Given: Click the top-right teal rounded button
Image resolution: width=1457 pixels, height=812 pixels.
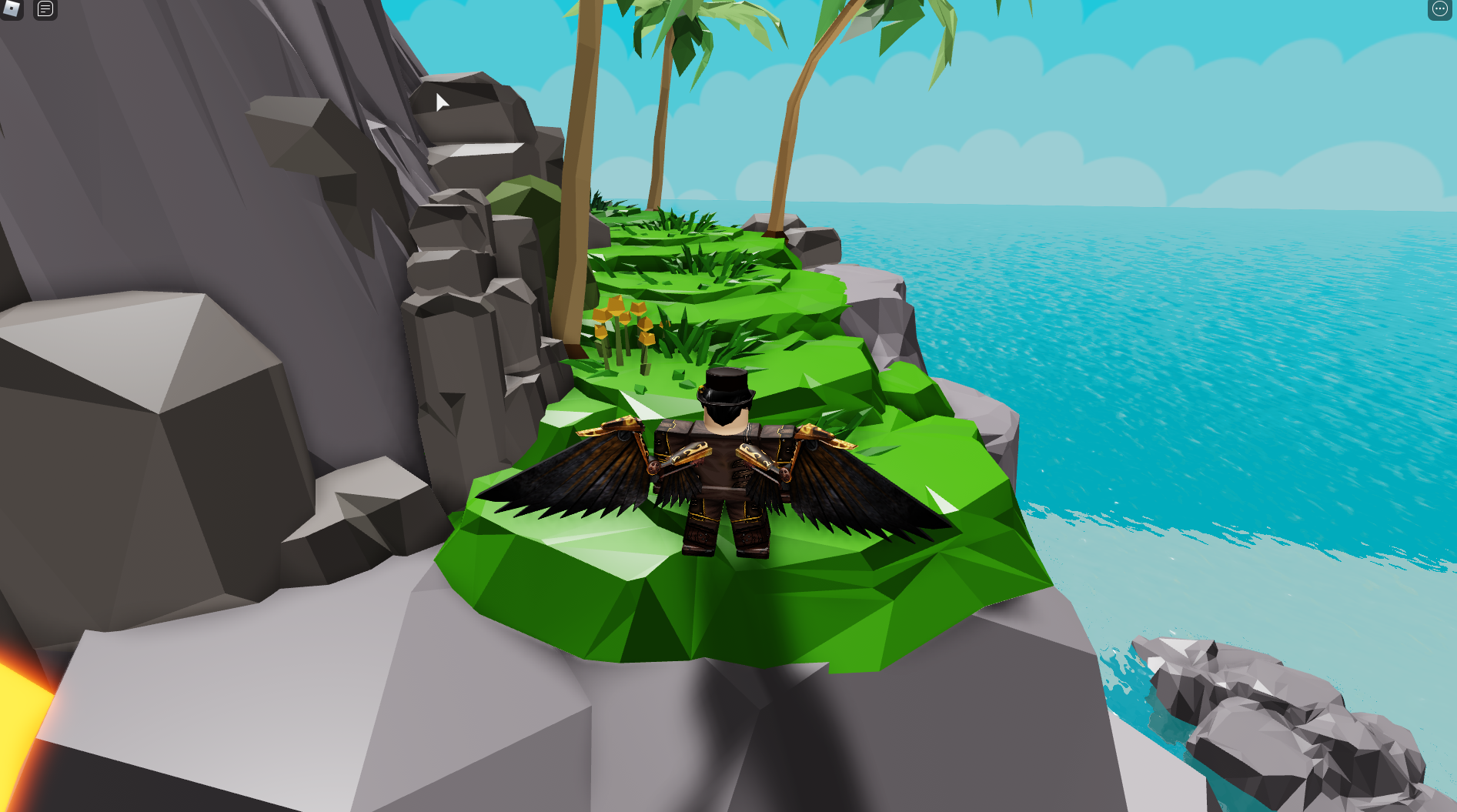Looking at the screenshot, I should (x=1439, y=8).
